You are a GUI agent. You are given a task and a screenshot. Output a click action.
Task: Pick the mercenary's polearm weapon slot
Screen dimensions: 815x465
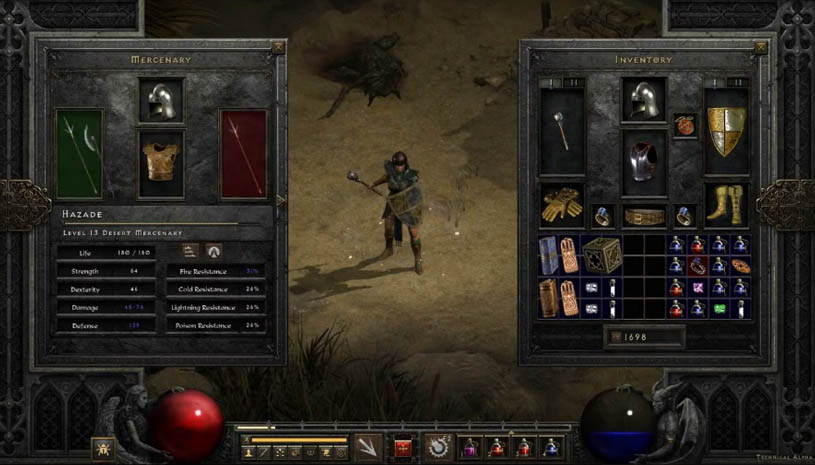(79, 152)
